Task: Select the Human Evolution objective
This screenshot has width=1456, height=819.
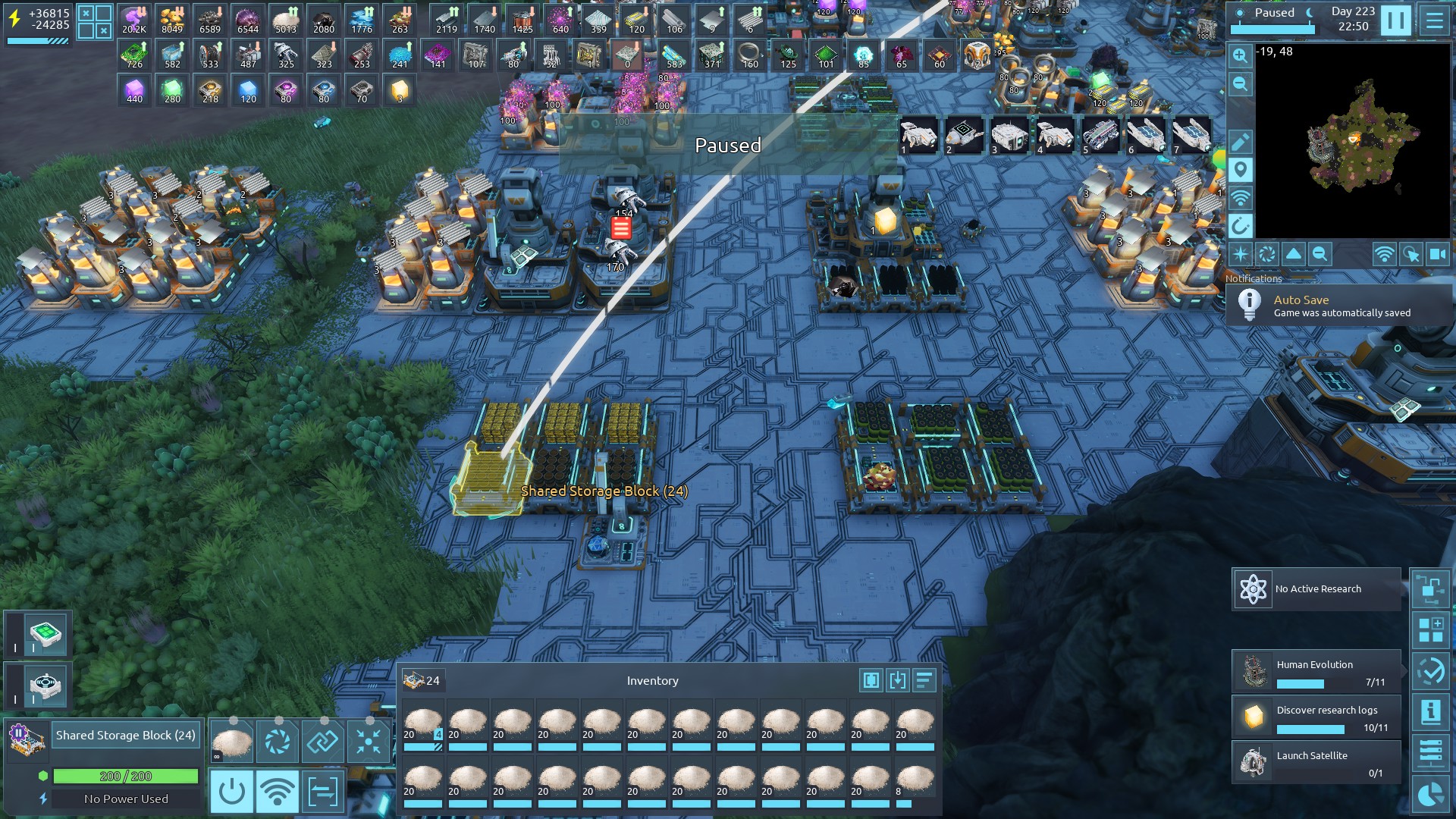Action: (x=1316, y=672)
